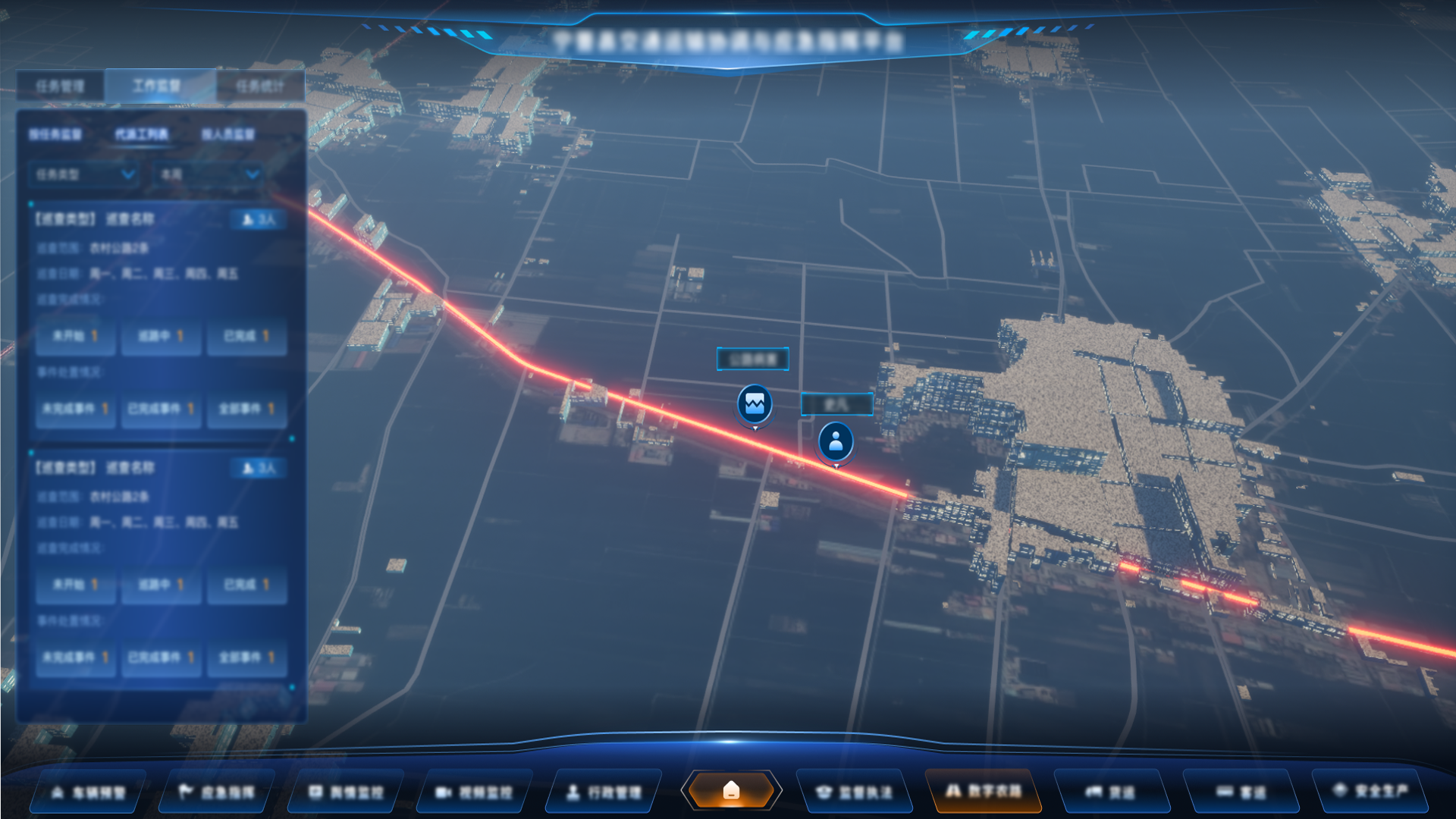Click the picture marker on the map
This screenshot has width=1456, height=819.
(x=755, y=404)
